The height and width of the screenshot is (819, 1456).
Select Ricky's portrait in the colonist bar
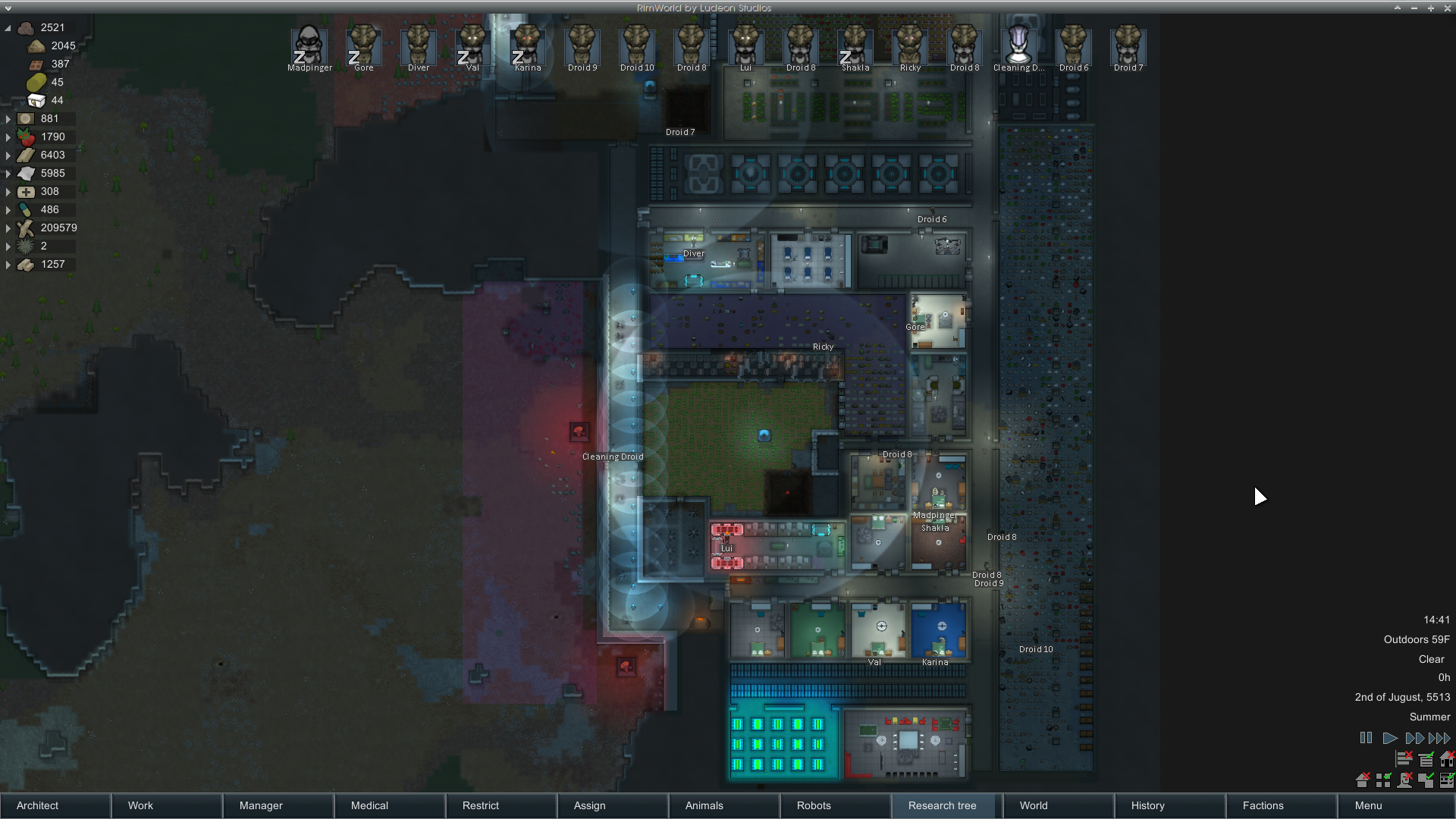[910, 45]
